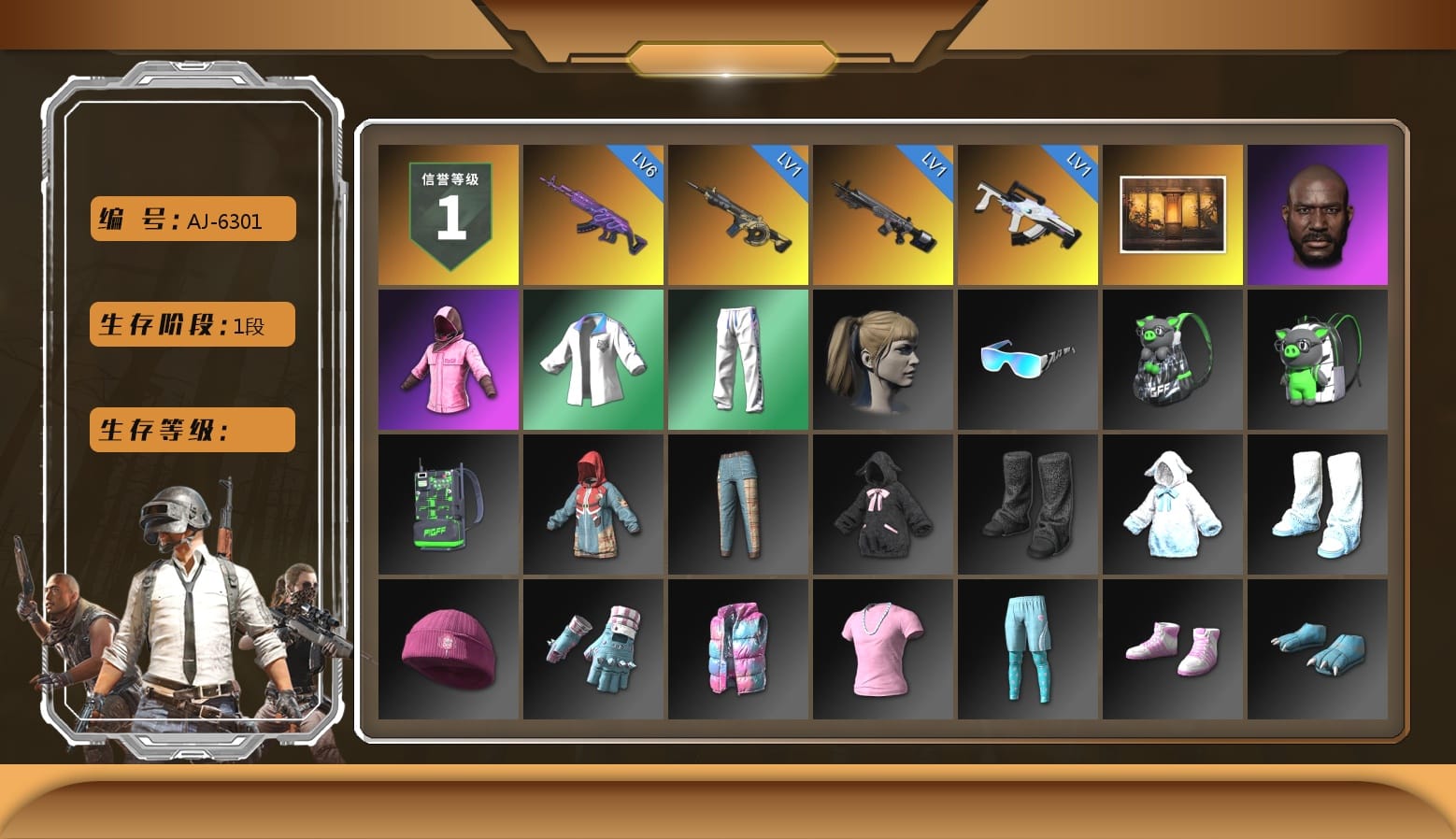The image size is (1456, 839).
Task: Select the purple LV6 AKM skin
Action: (592, 213)
